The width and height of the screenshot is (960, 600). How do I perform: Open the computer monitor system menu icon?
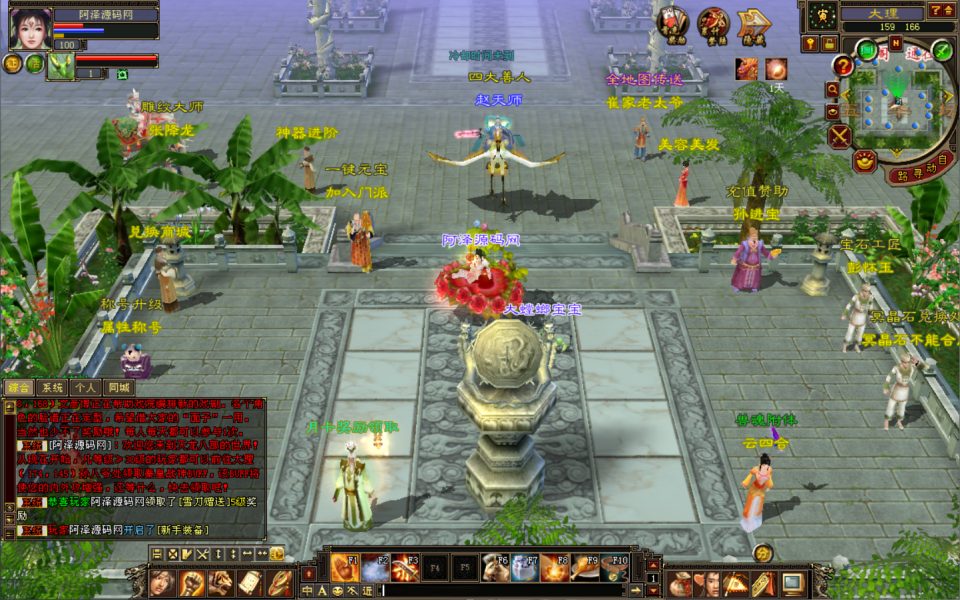point(792,581)
